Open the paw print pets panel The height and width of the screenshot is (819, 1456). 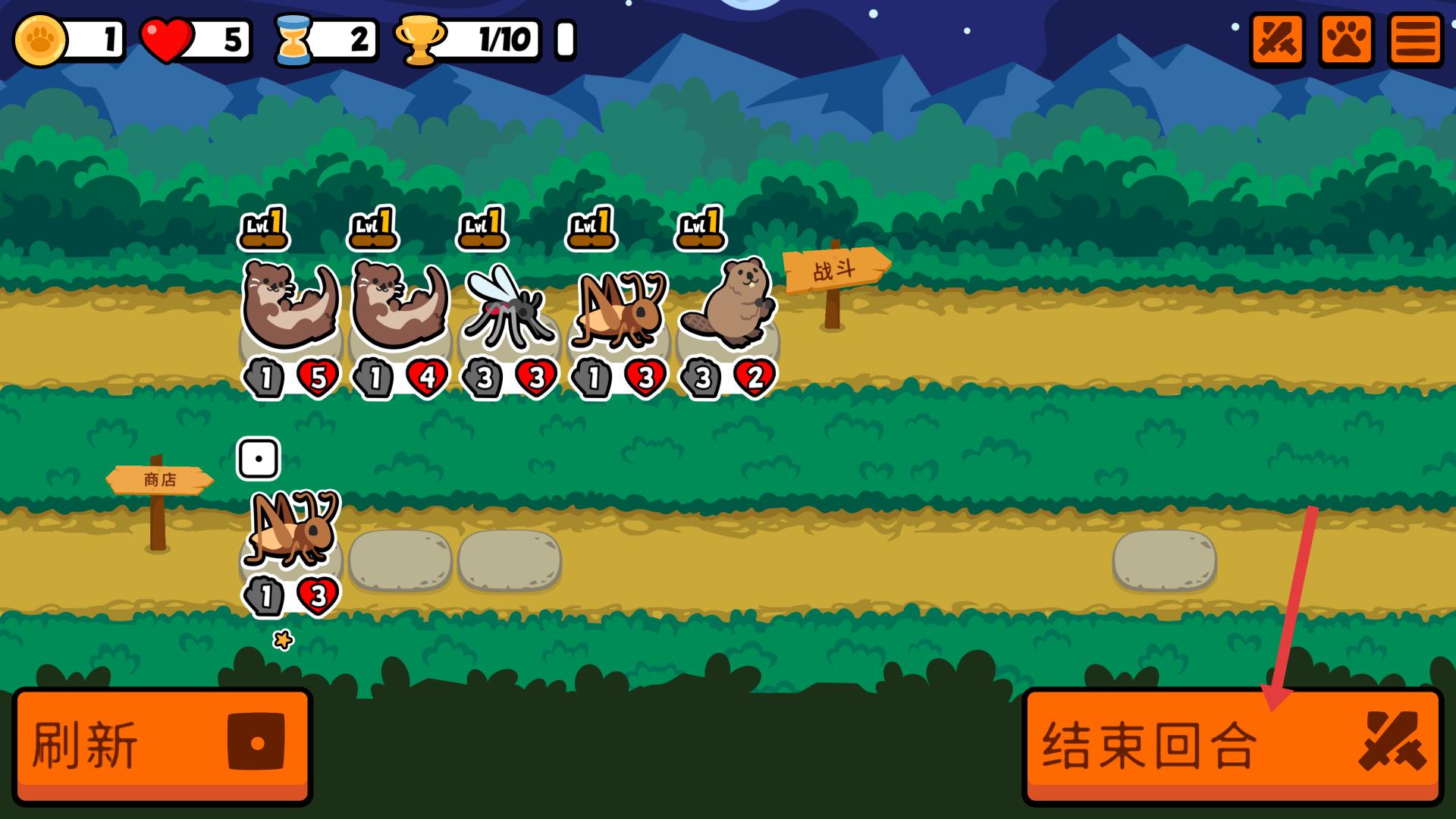[x=1346, y=39]
